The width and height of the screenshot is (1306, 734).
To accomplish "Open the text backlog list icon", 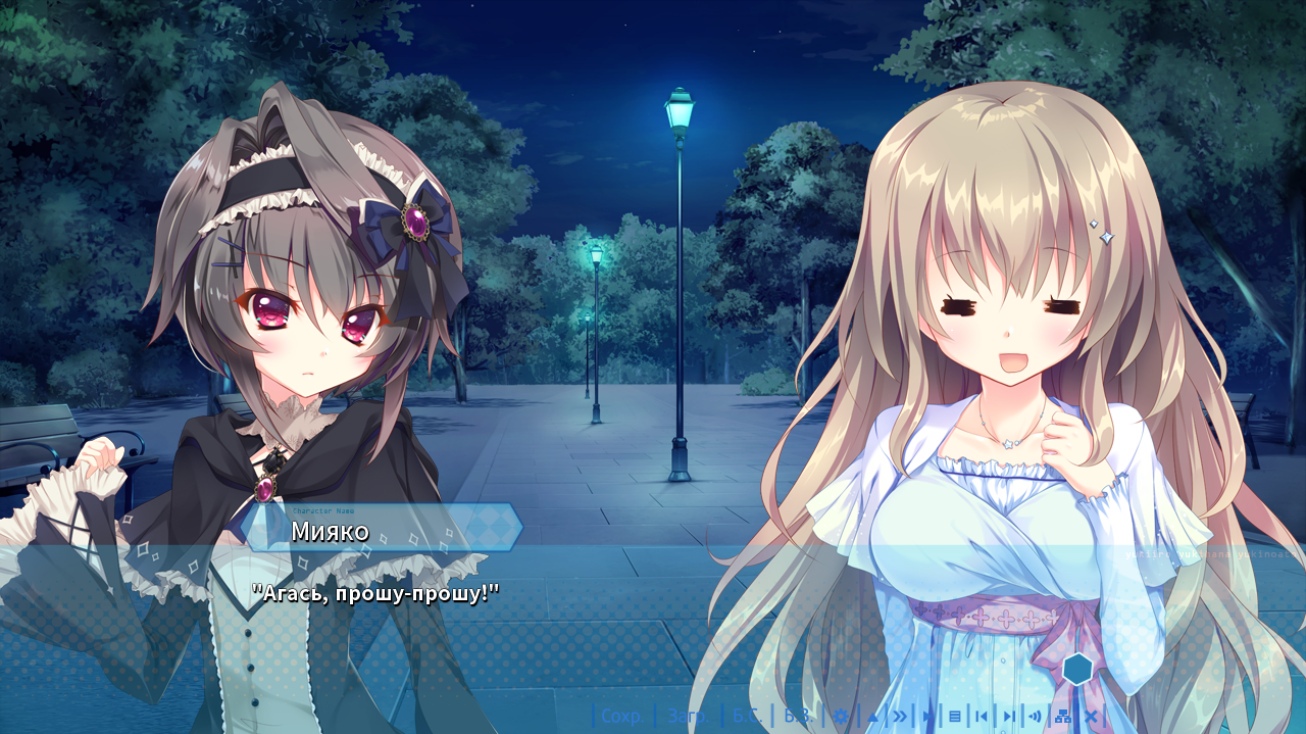I will pos(955,716).
